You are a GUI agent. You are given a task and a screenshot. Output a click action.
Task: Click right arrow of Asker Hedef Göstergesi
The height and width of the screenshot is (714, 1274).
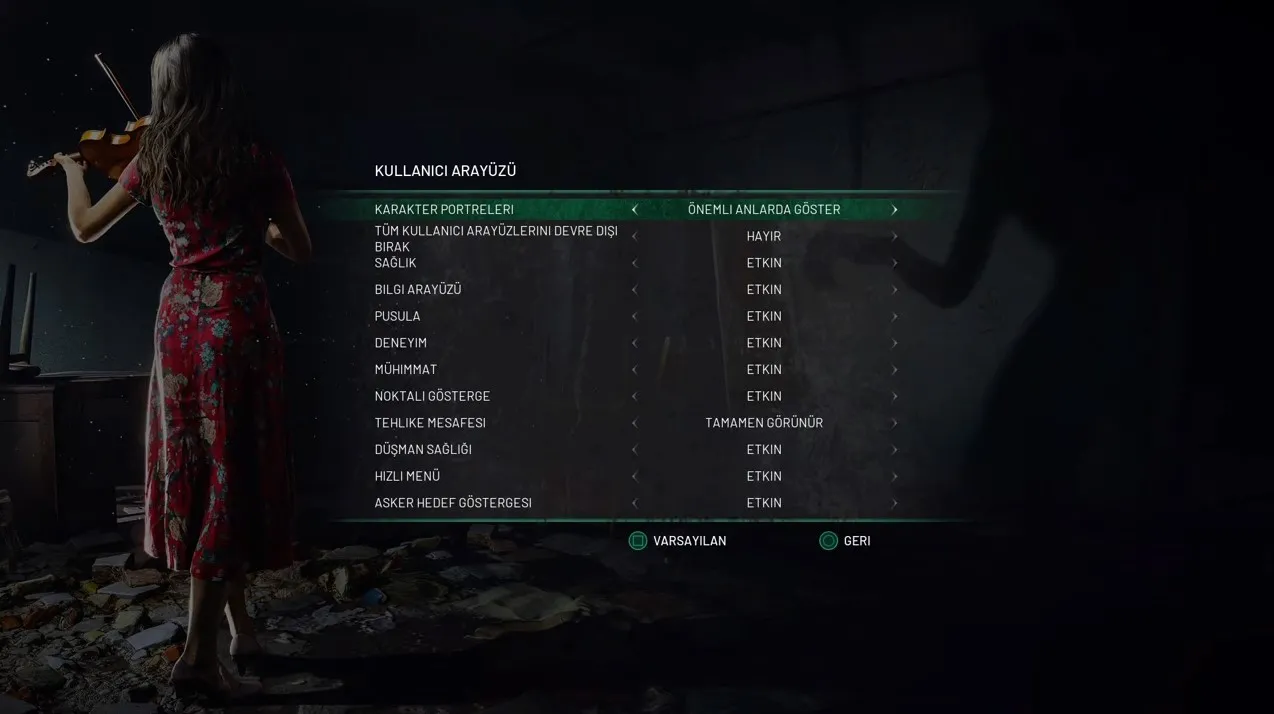click(894, 503)
